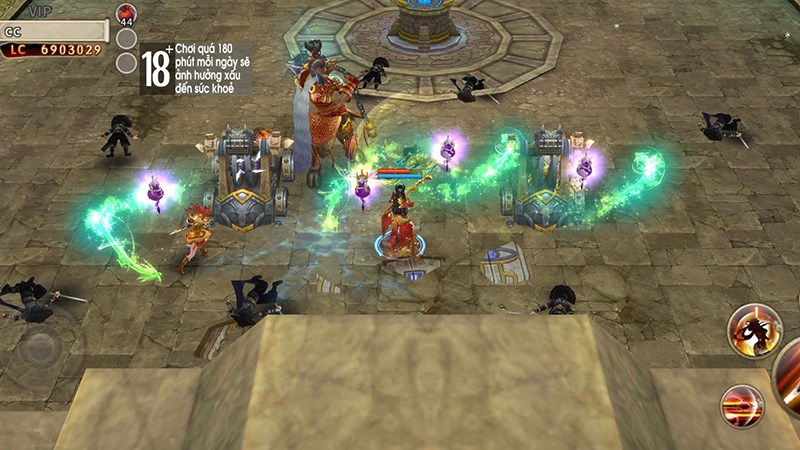
Task: Tap the large main attack button
Action: [790, 375]
